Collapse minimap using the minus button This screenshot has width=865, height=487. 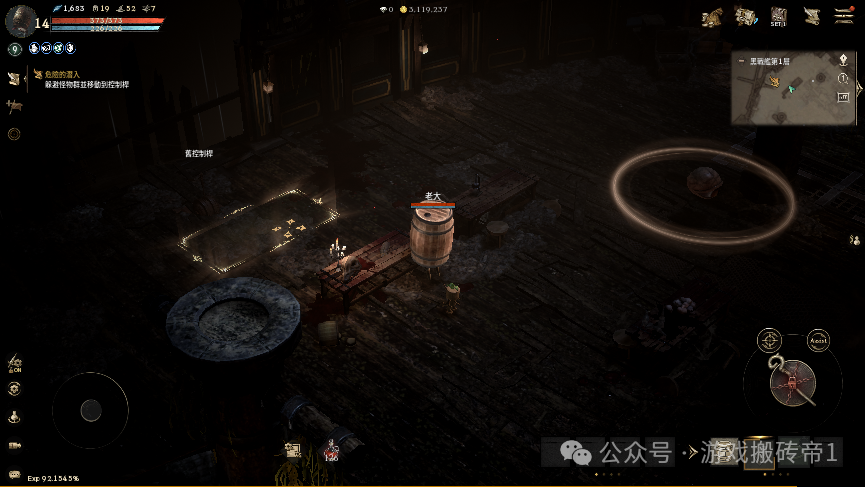pos(740,61)
